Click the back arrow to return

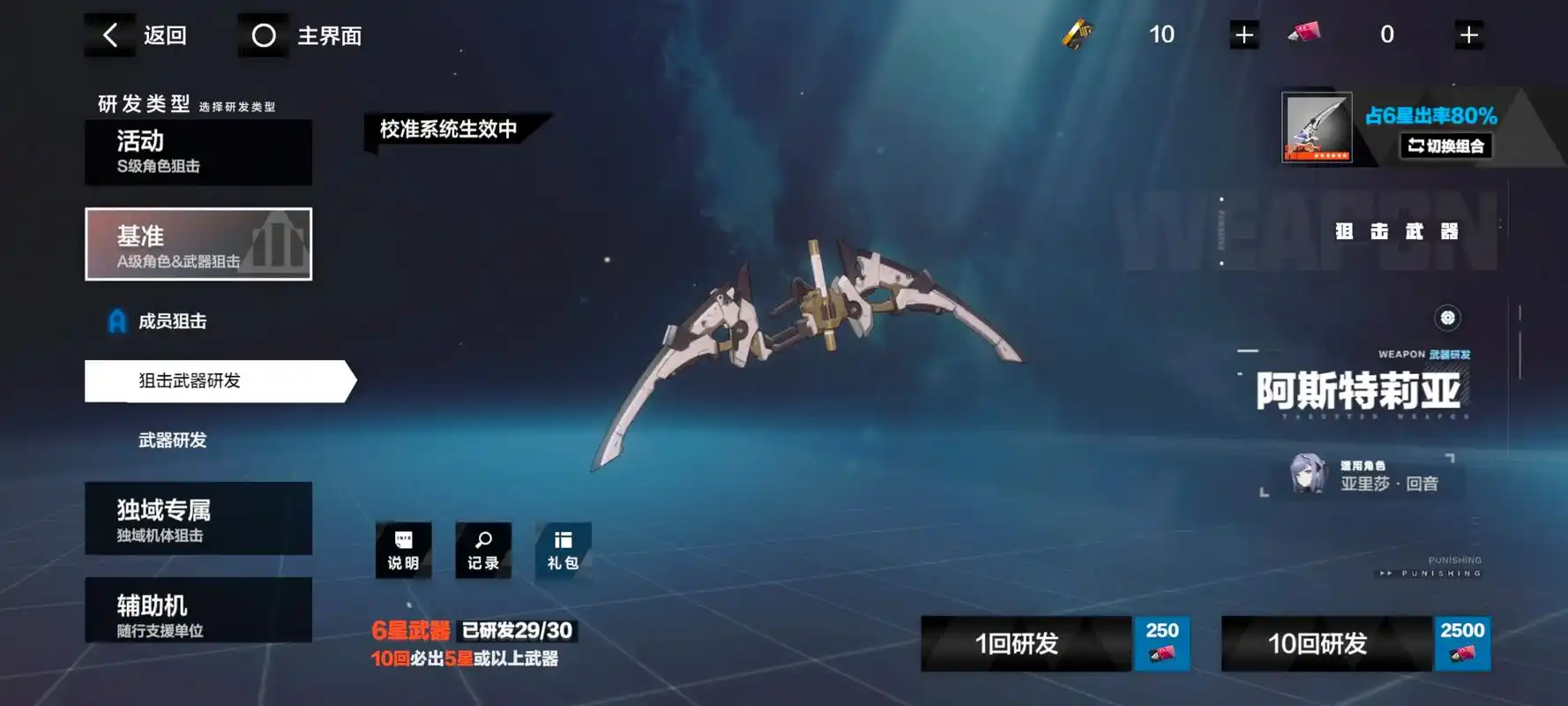coord(109,35)
